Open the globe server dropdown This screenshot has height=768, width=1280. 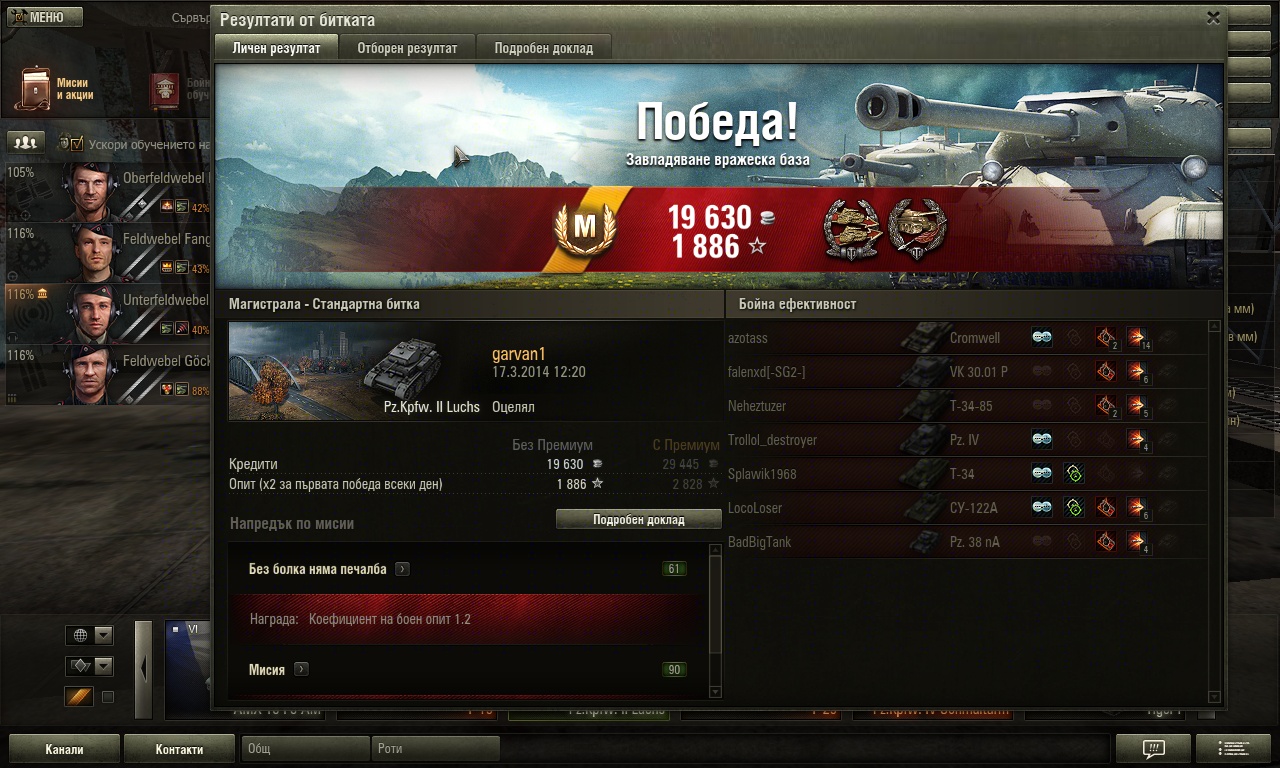(x=89, y=636)
